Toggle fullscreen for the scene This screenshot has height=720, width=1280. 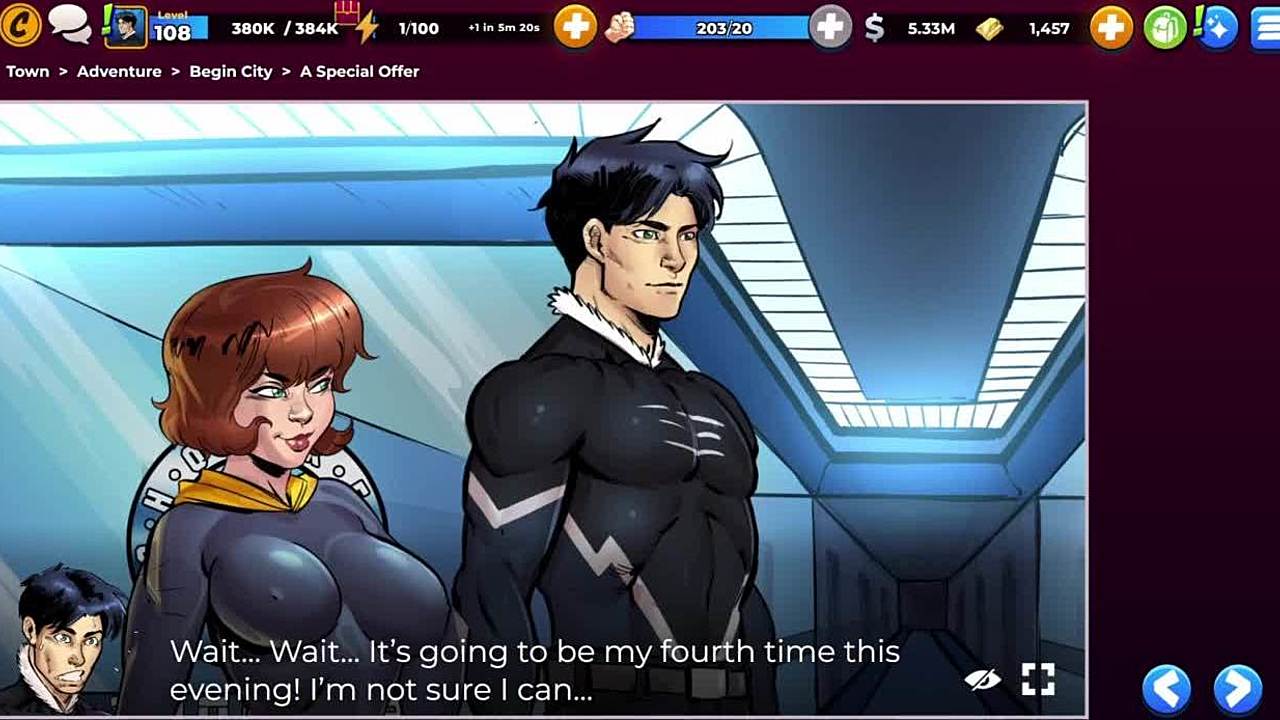pos(1038,680)
